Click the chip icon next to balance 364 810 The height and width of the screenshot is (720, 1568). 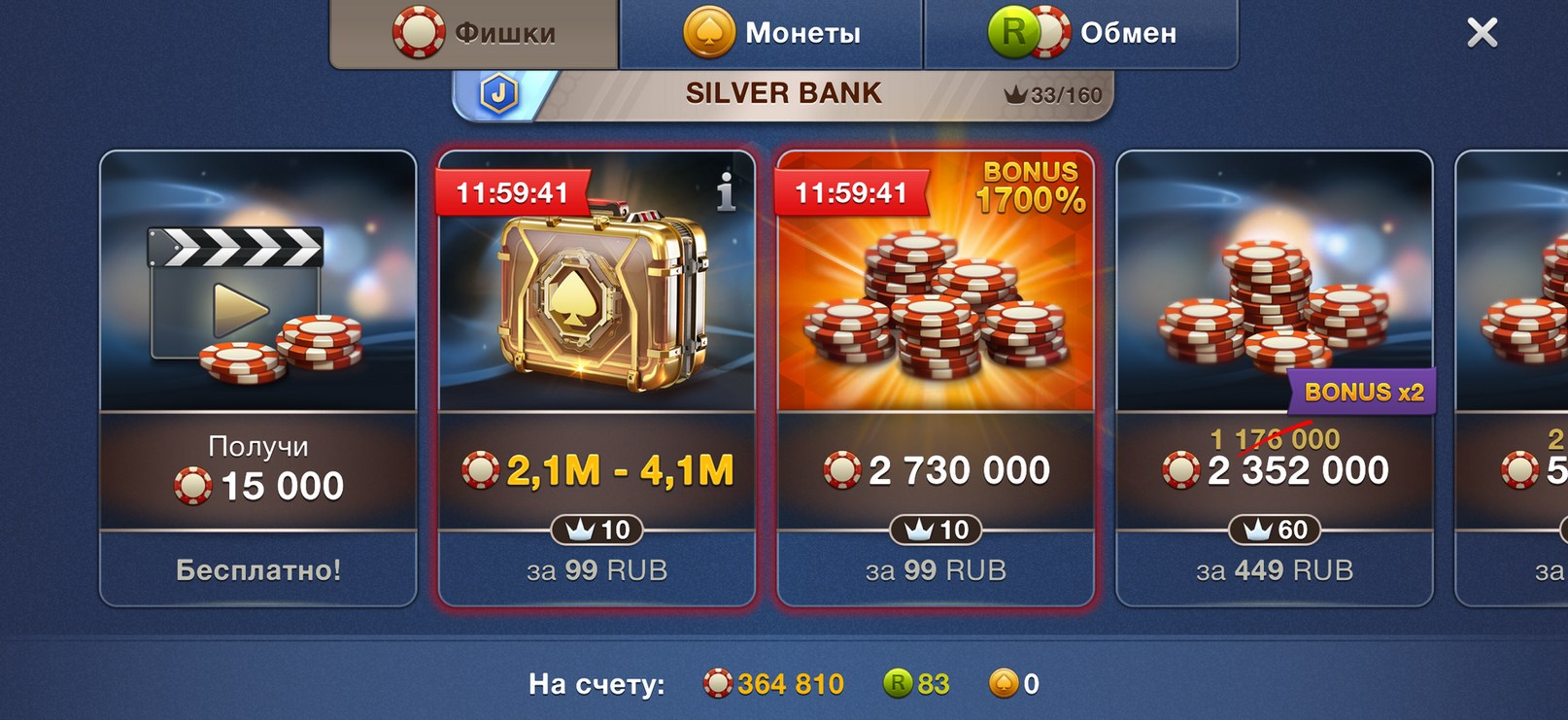719,683
